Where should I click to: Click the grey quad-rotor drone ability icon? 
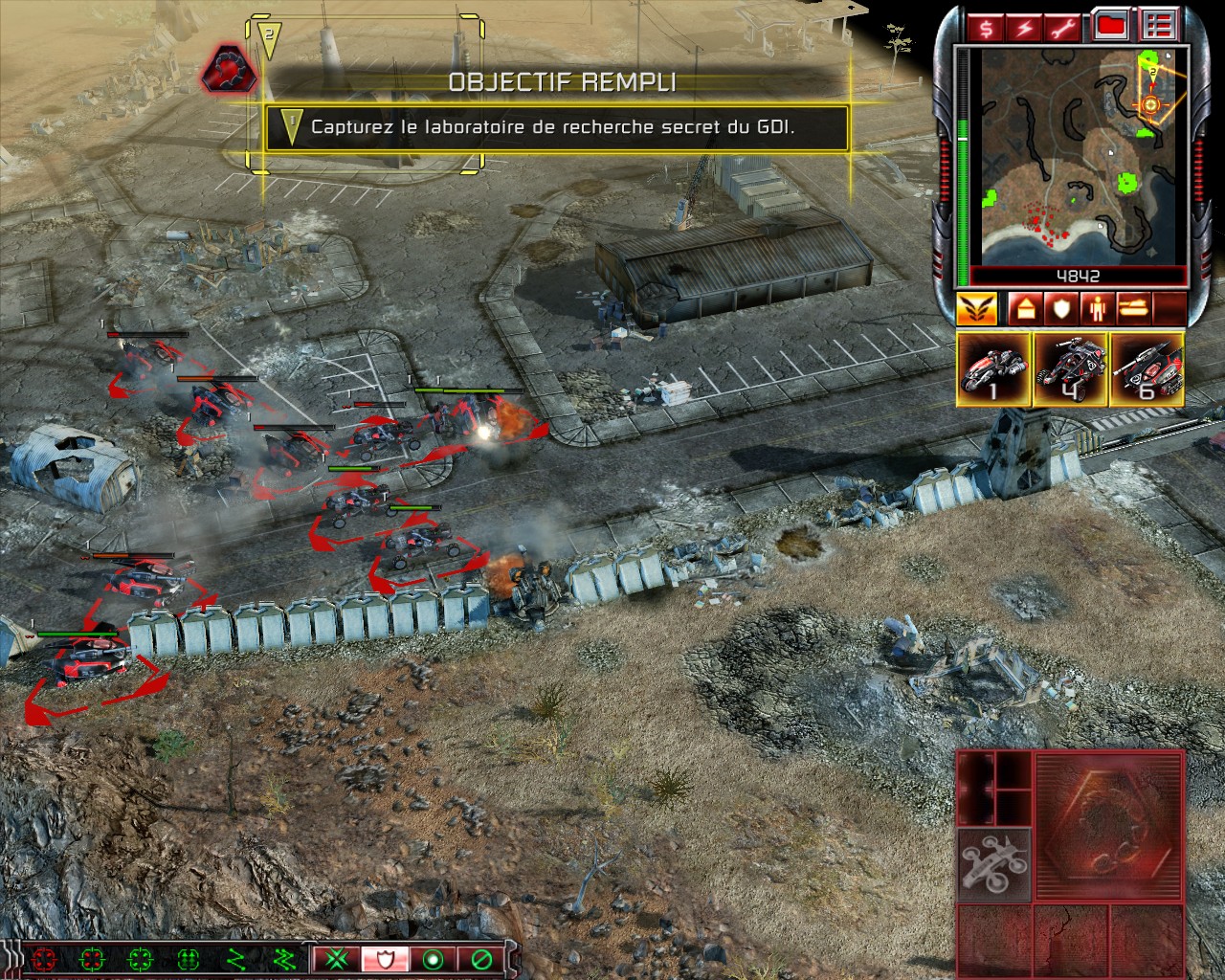[x=994, y=865]
